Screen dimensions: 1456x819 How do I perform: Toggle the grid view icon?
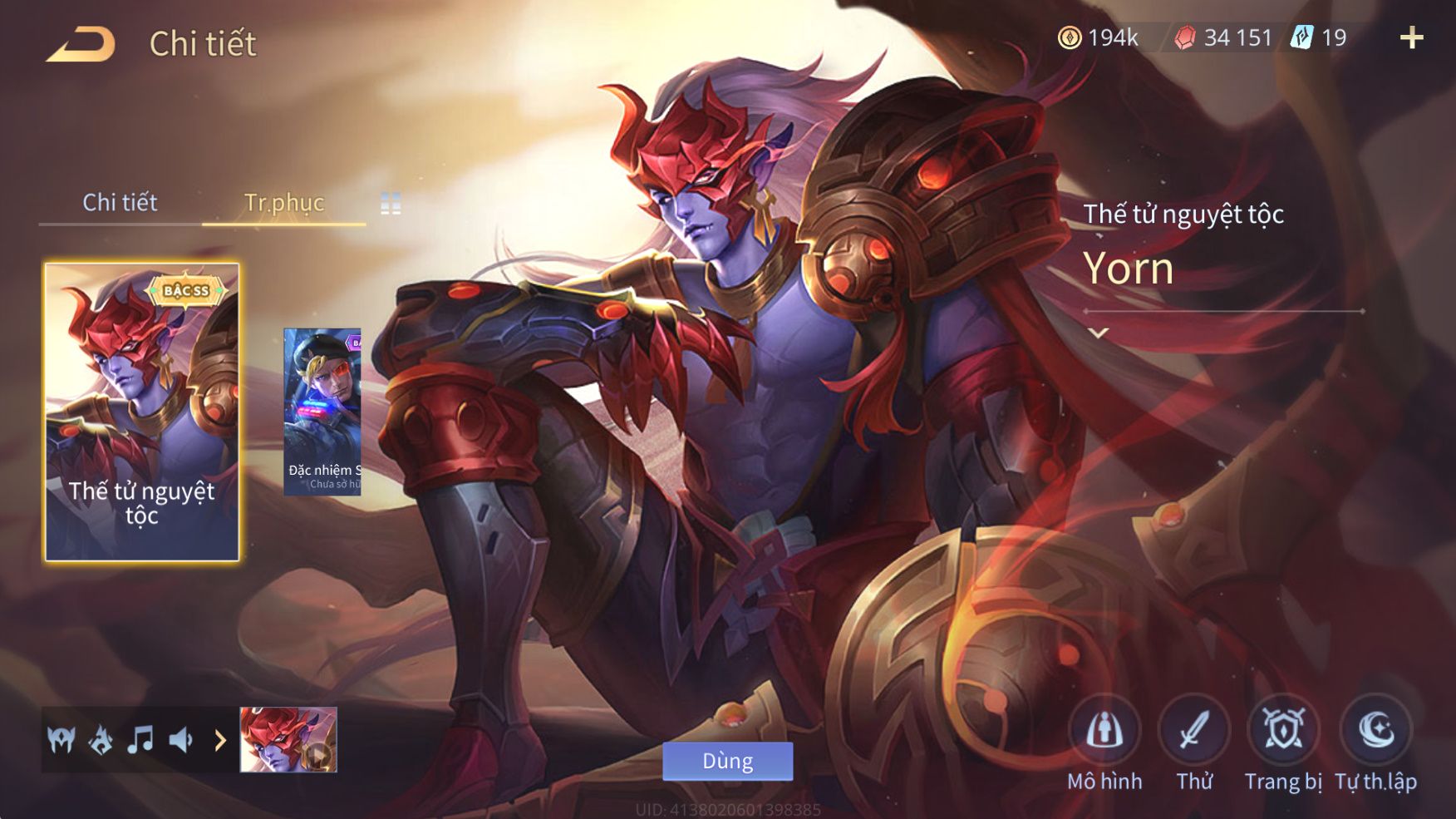(x=391, y=204)
